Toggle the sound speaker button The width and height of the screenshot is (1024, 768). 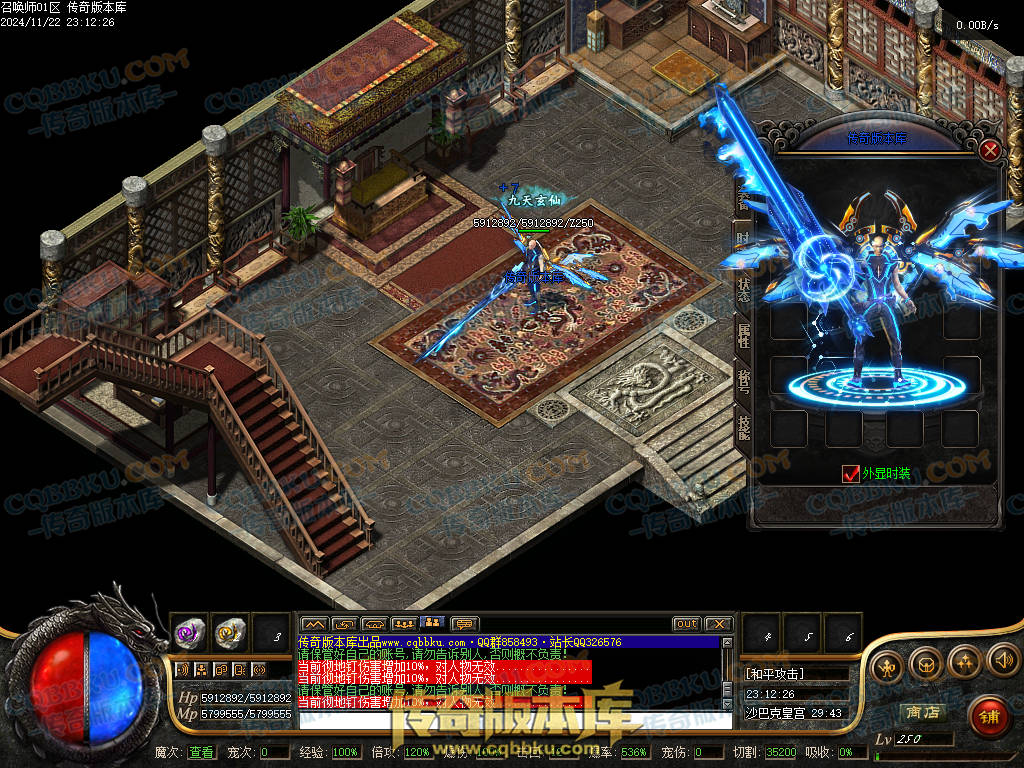(x=1002, y=660)
